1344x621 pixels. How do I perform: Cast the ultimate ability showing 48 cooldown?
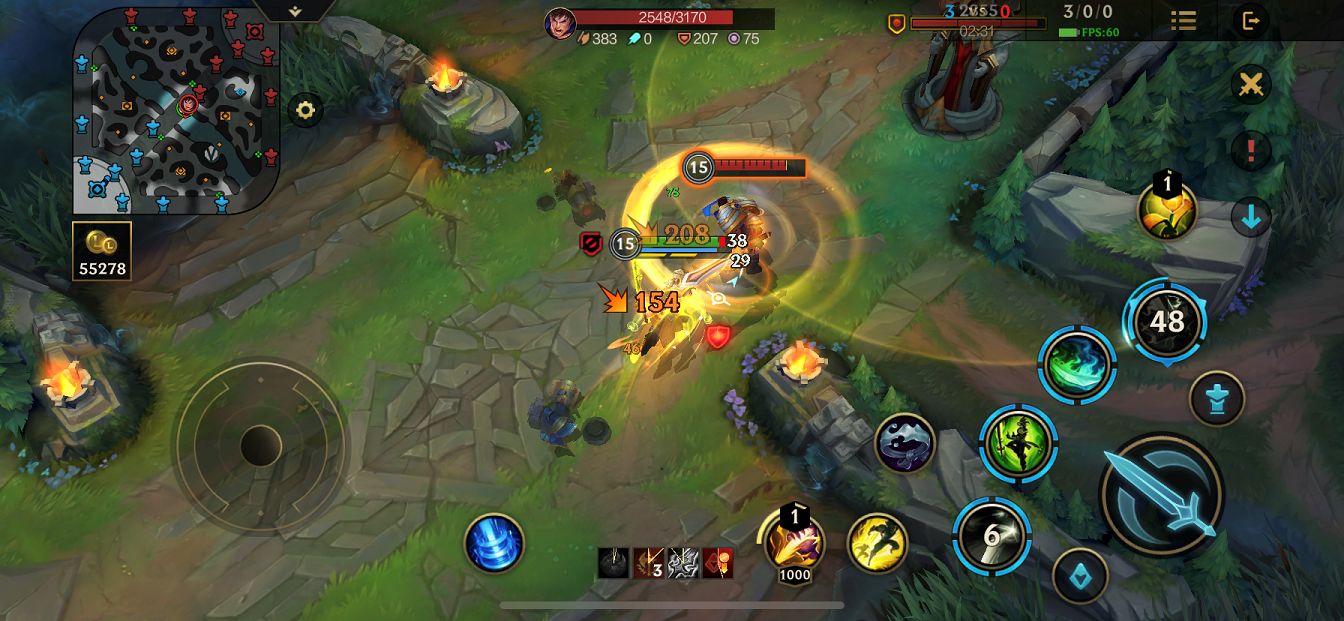coord(1166,321)
